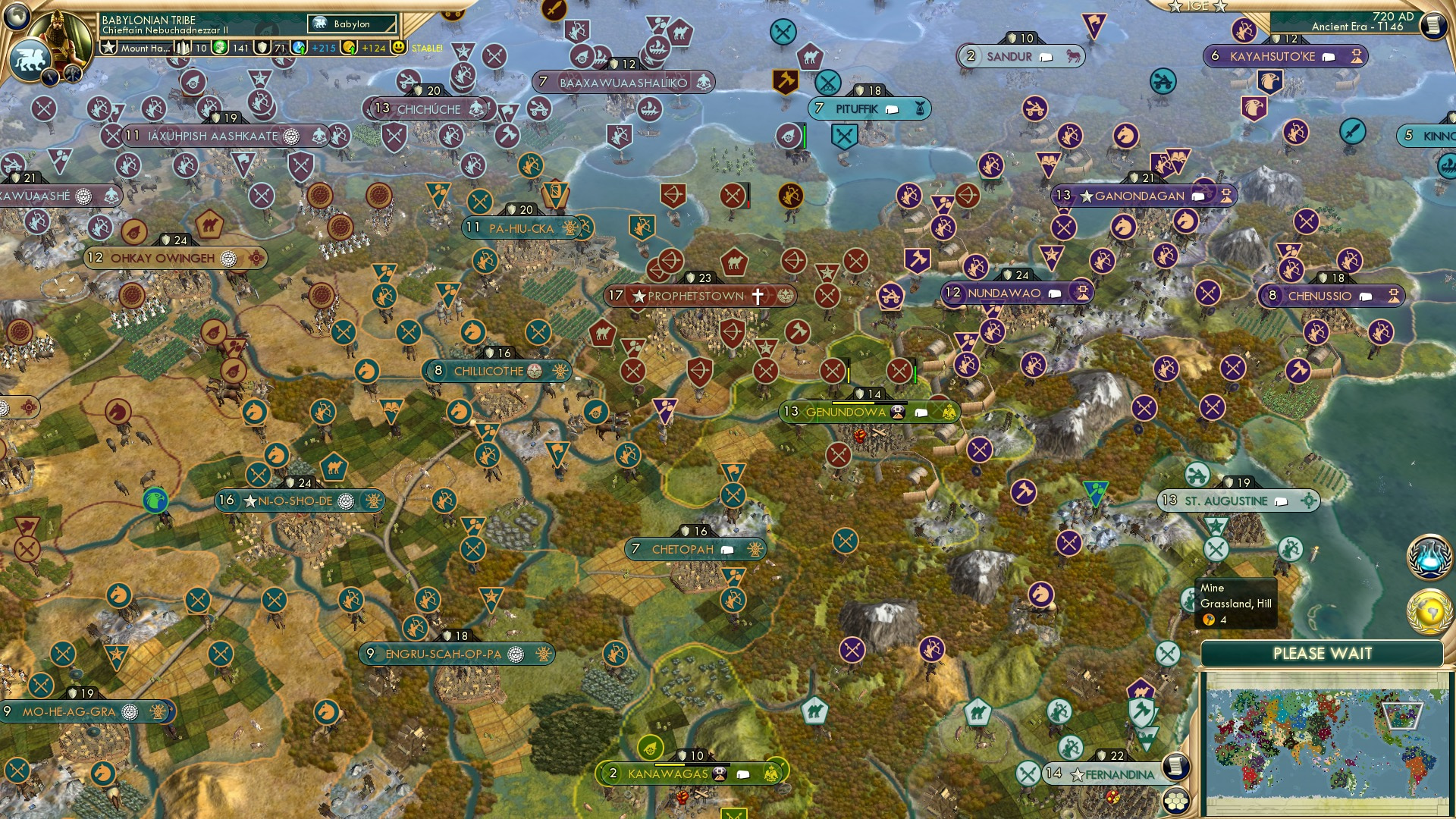This screenshot has height=819, width=1456.
Task: Click the hourglass production icon on Genundowa's banner
Action: (x=899, y=412)
